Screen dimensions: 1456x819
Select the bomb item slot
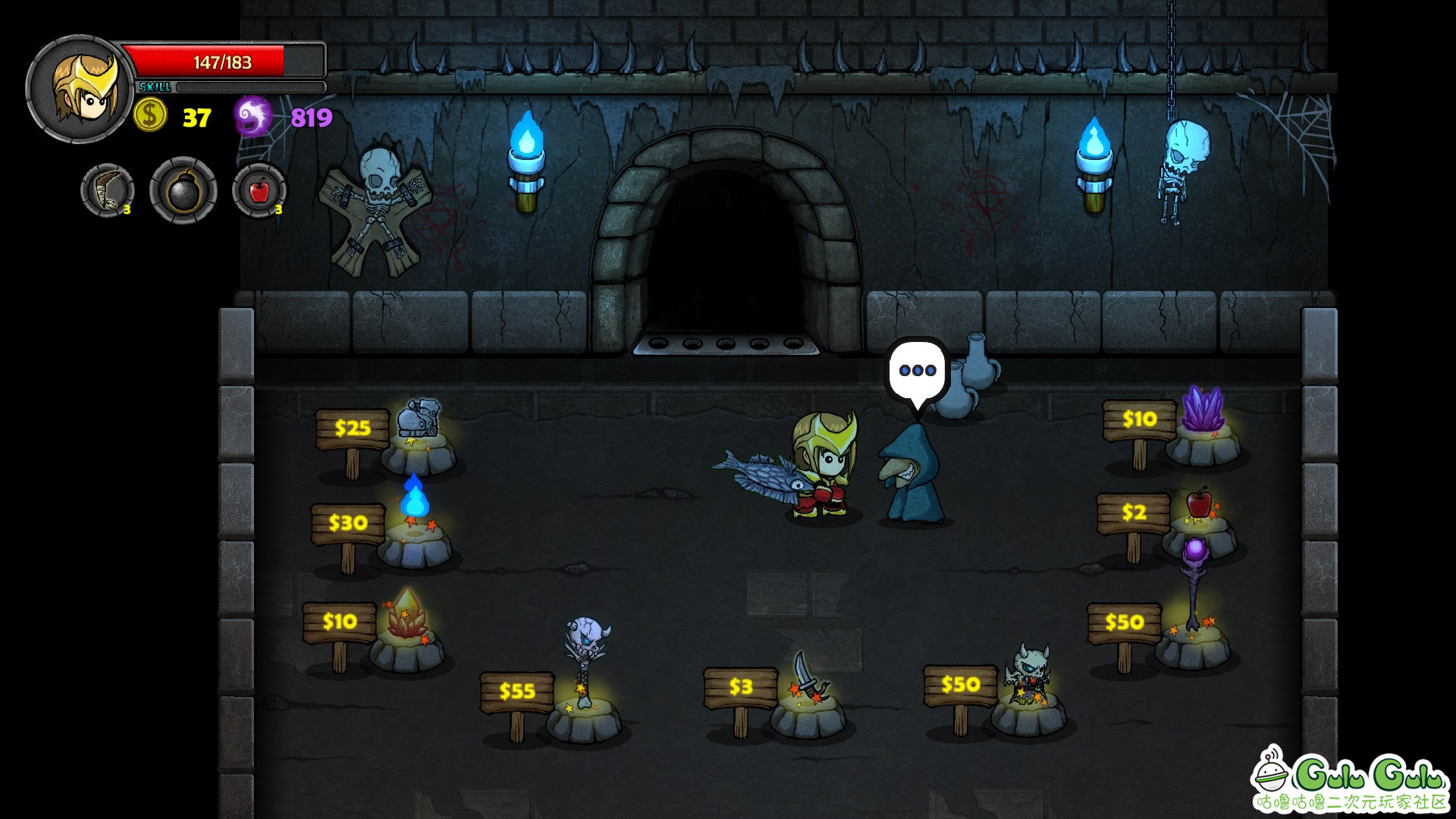click(x=183, y=190)
